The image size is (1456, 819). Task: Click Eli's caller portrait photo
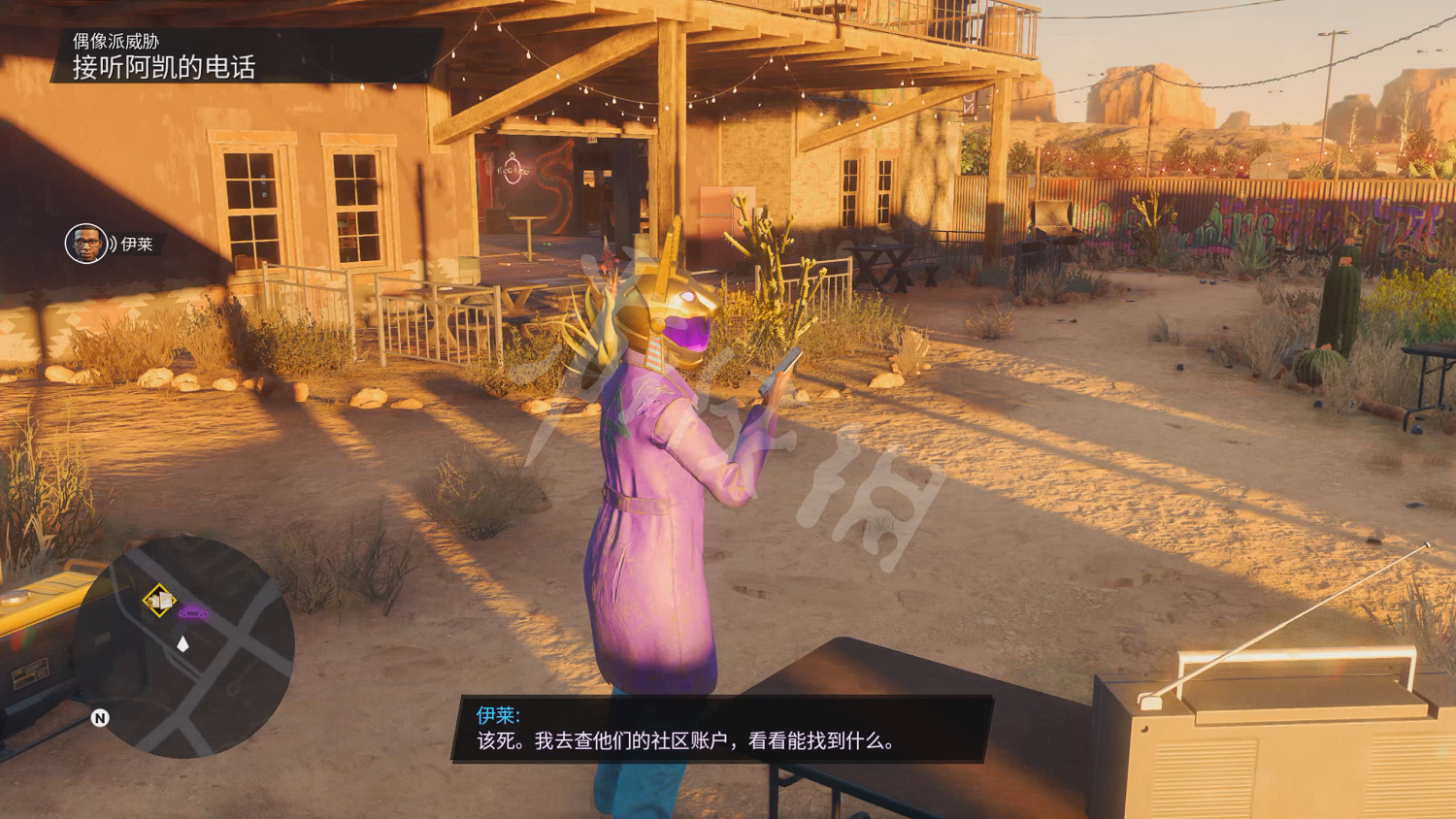point(85,243)
